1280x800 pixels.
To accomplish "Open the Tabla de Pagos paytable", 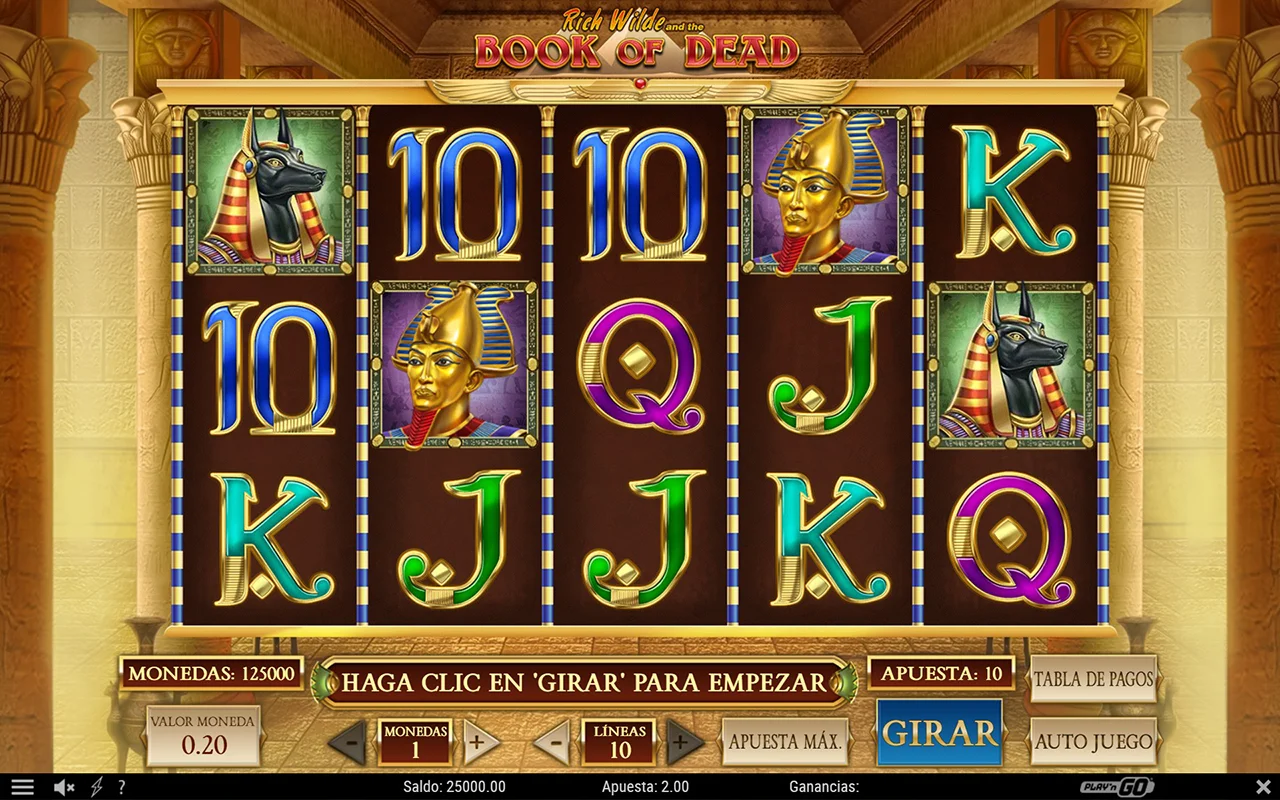I will click(1093, 679).
